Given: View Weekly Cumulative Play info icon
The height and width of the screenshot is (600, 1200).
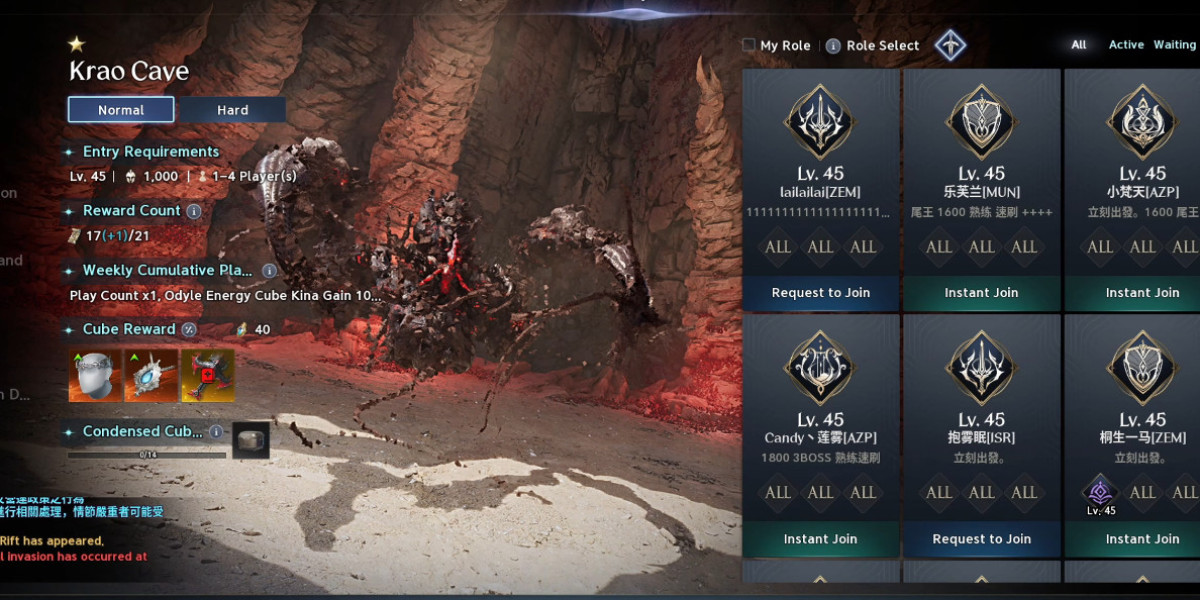Looking at the screenshot, I should coord(269,270).
